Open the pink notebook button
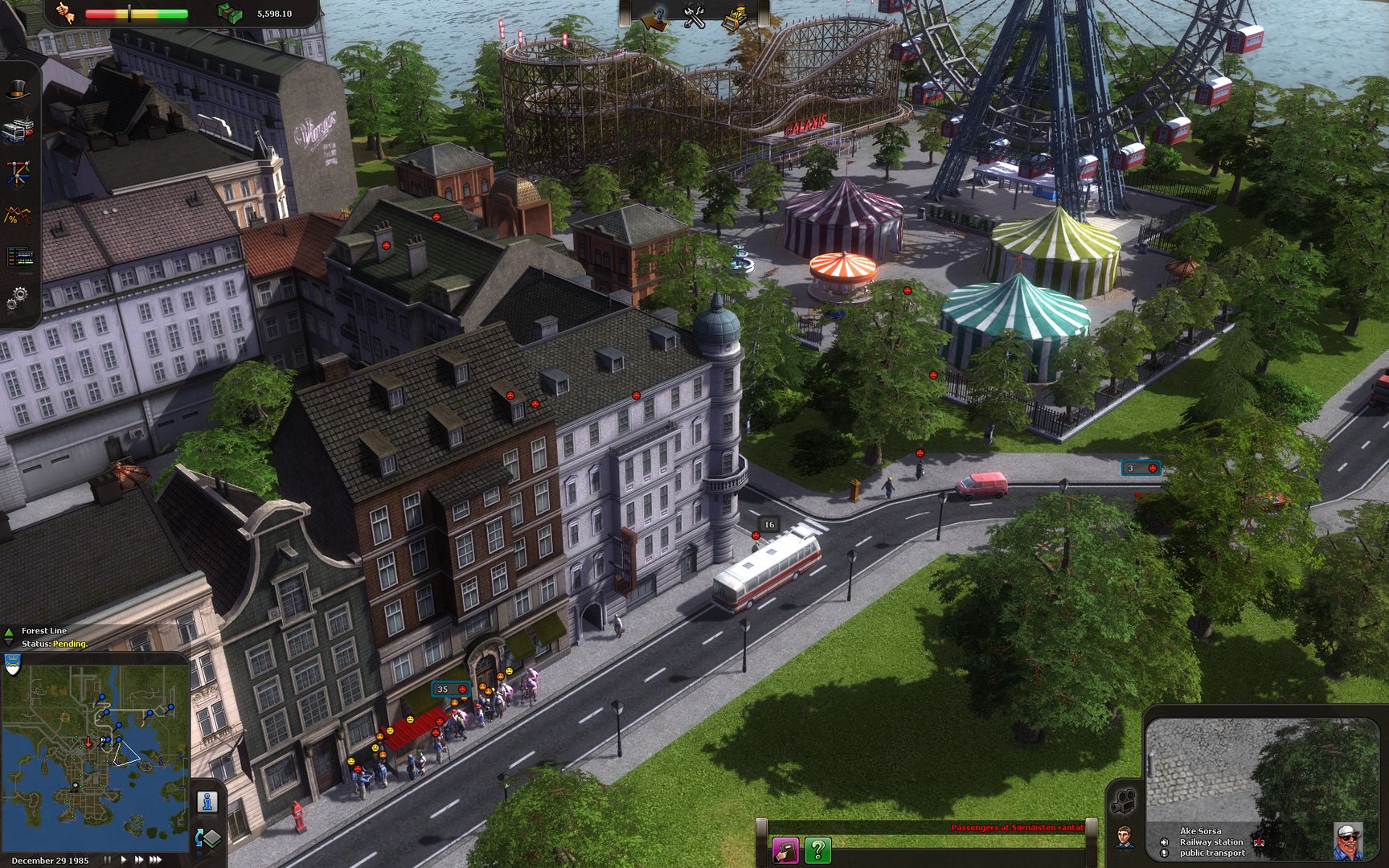1389x868 pixels. [785, 850]
